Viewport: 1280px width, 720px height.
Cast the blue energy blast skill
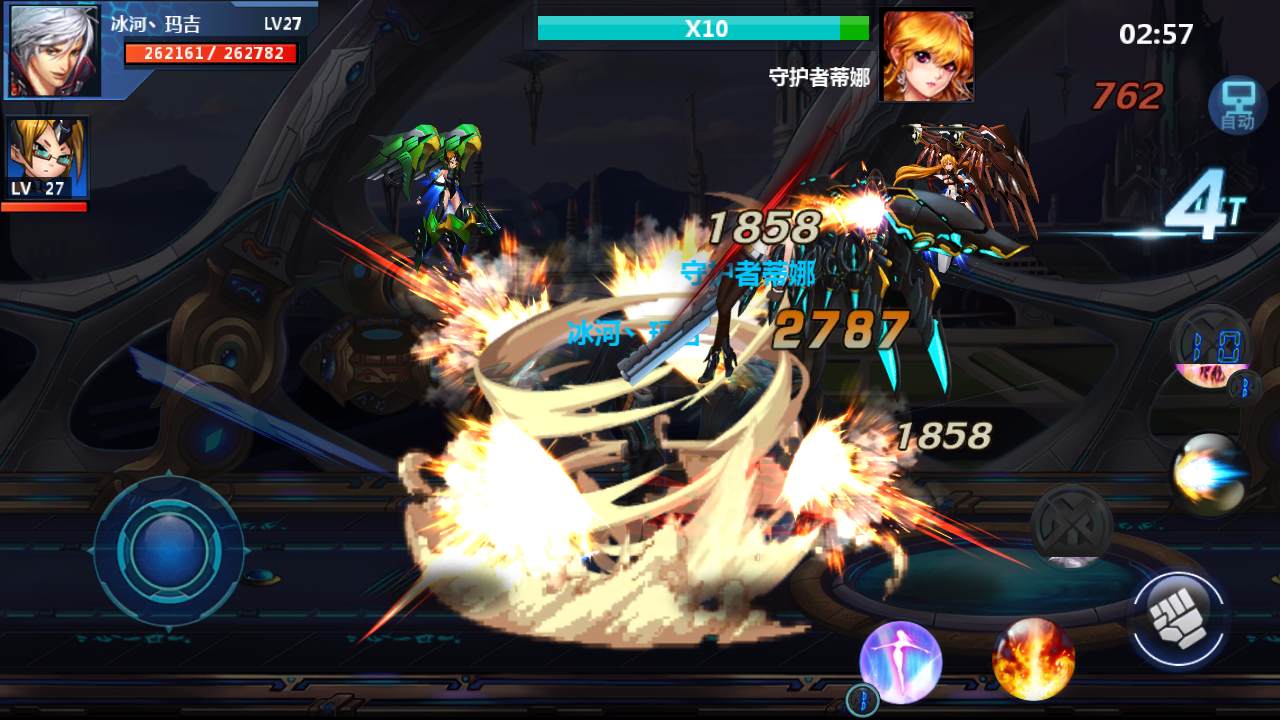click(1210, 474)
